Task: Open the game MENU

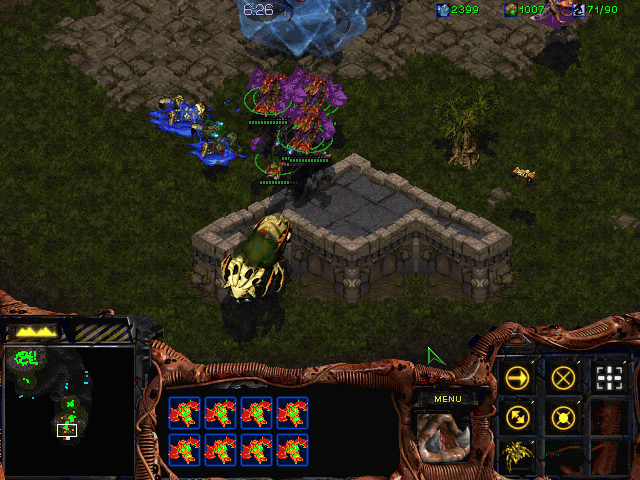Action: [x=447, y=399]
